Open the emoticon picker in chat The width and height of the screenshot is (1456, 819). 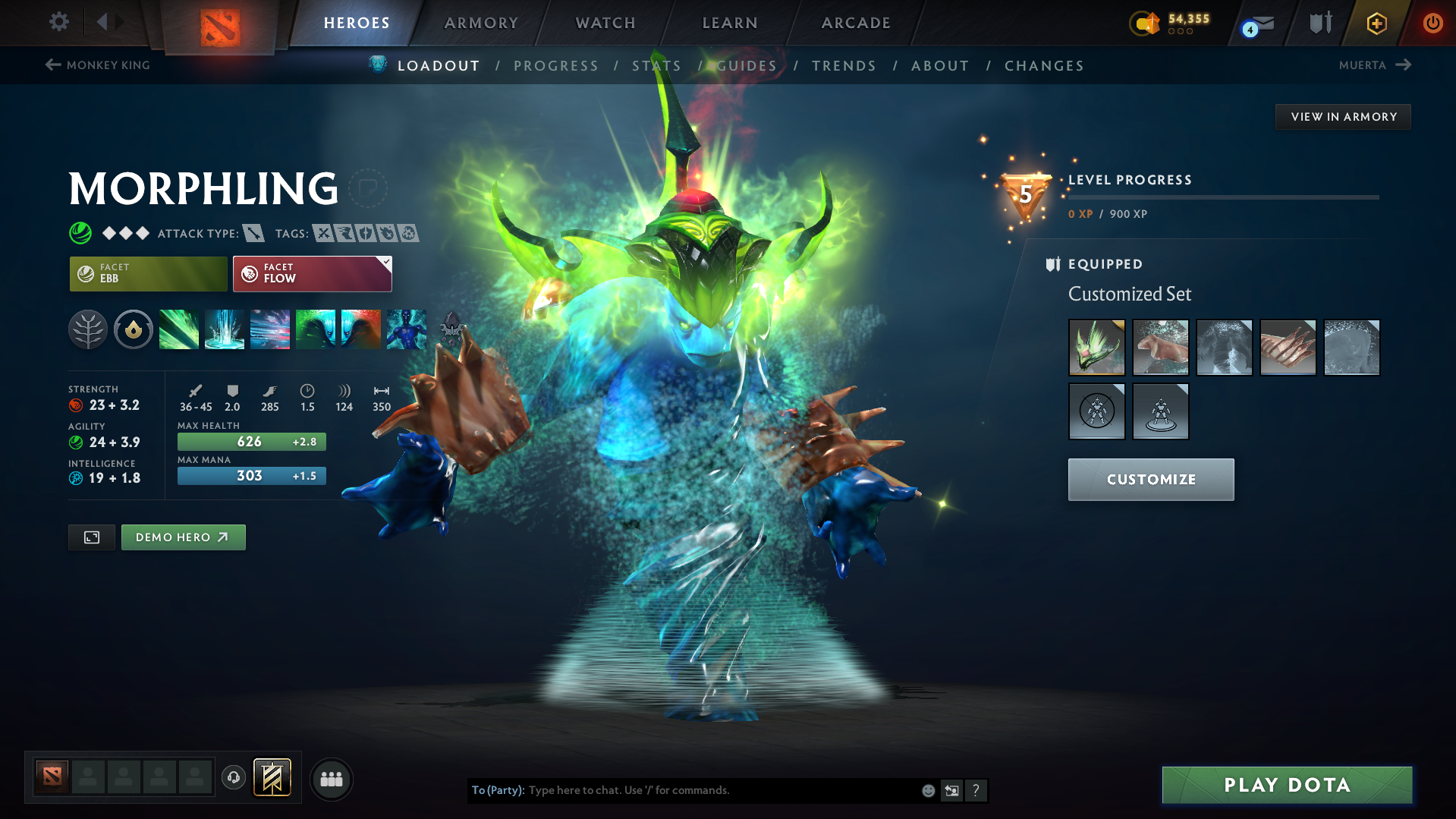[x=928, y=790]
